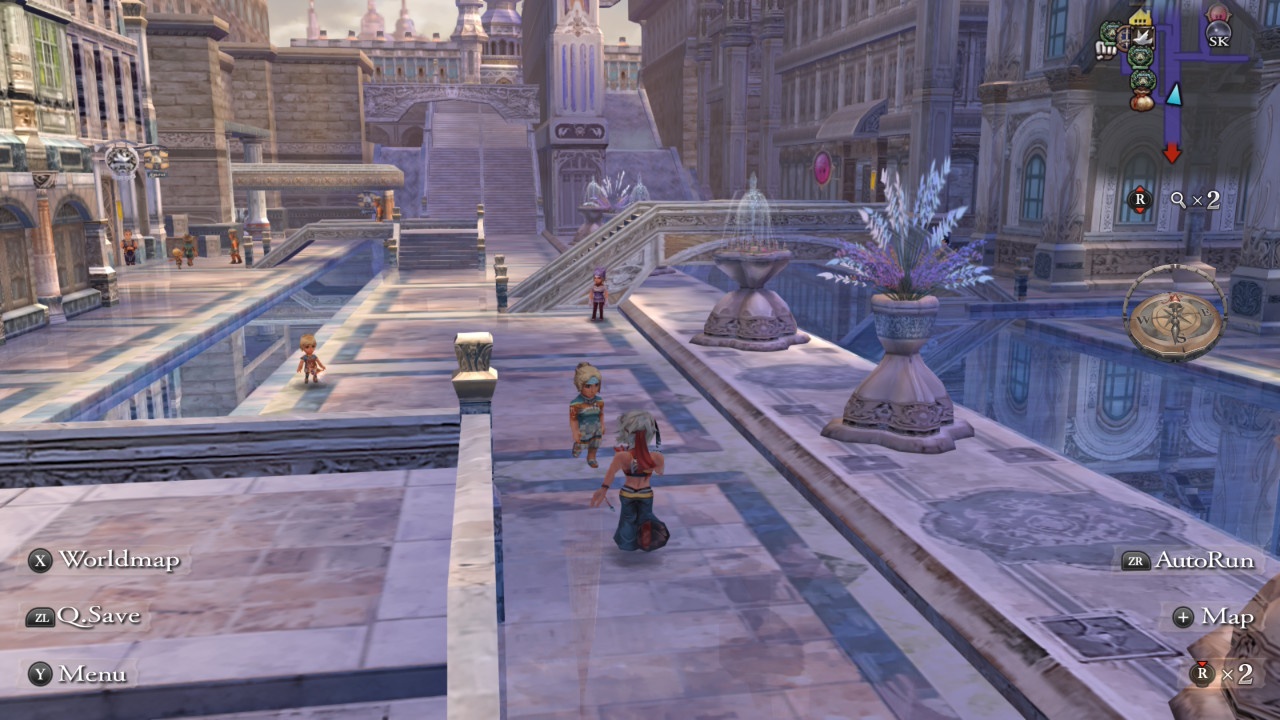Select the cyan player arrow on the minimap
1280x720 pixels.
point(1174,95)
